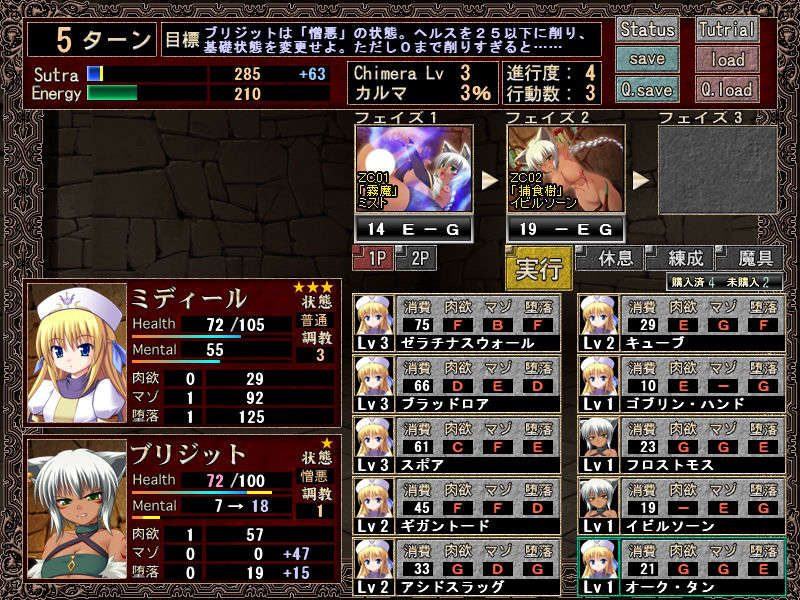The height and width of the screenshot is (600, 800).
Task: Click the Phase 2 イビルソーン slot thumbnail
Action: pyautogui.click(x=566, y=168)
